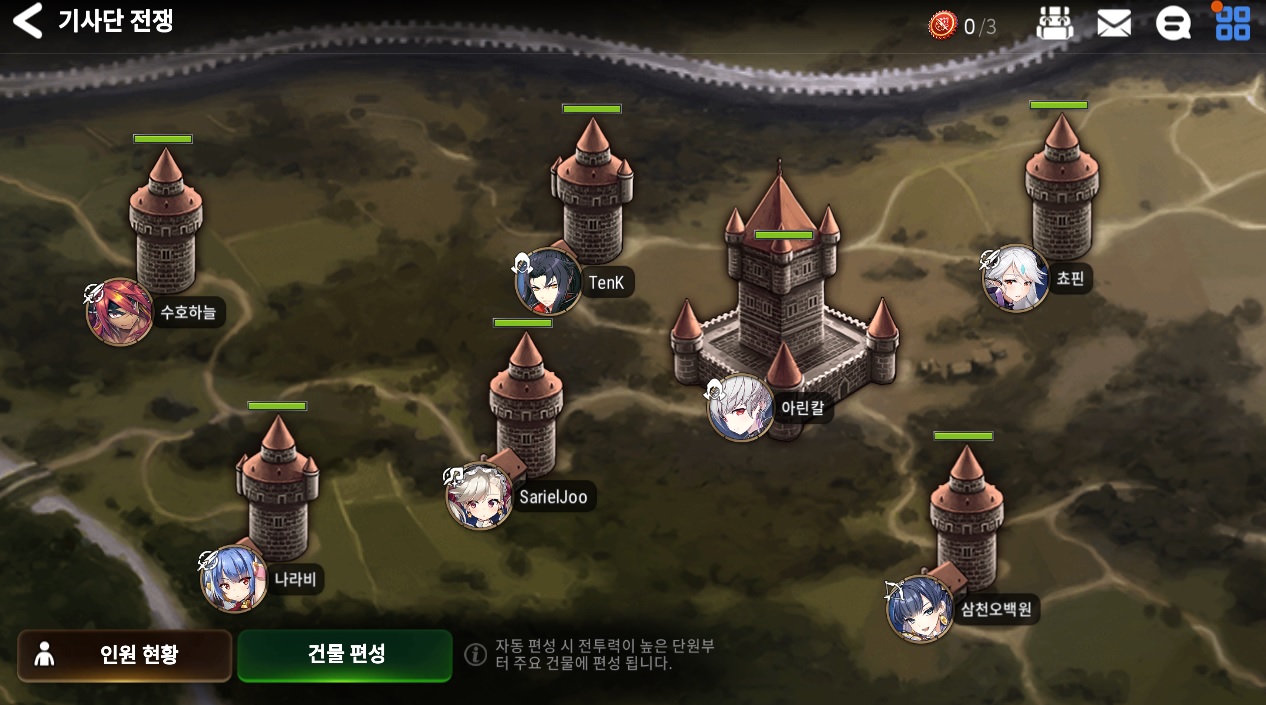The width and height of the screenshot is (1266, 705).
Task: Select 수호하늘's tower portrait
Action: (x=120, y=312)
